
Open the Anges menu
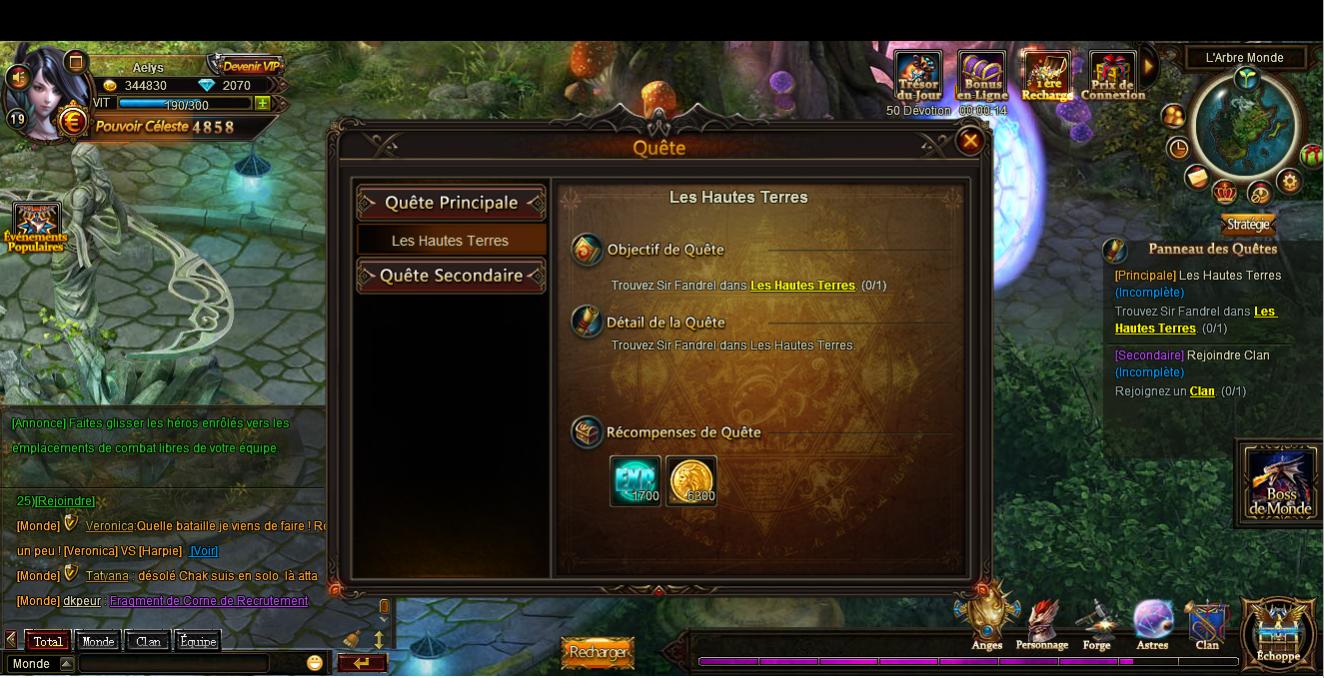pos(986,622)
